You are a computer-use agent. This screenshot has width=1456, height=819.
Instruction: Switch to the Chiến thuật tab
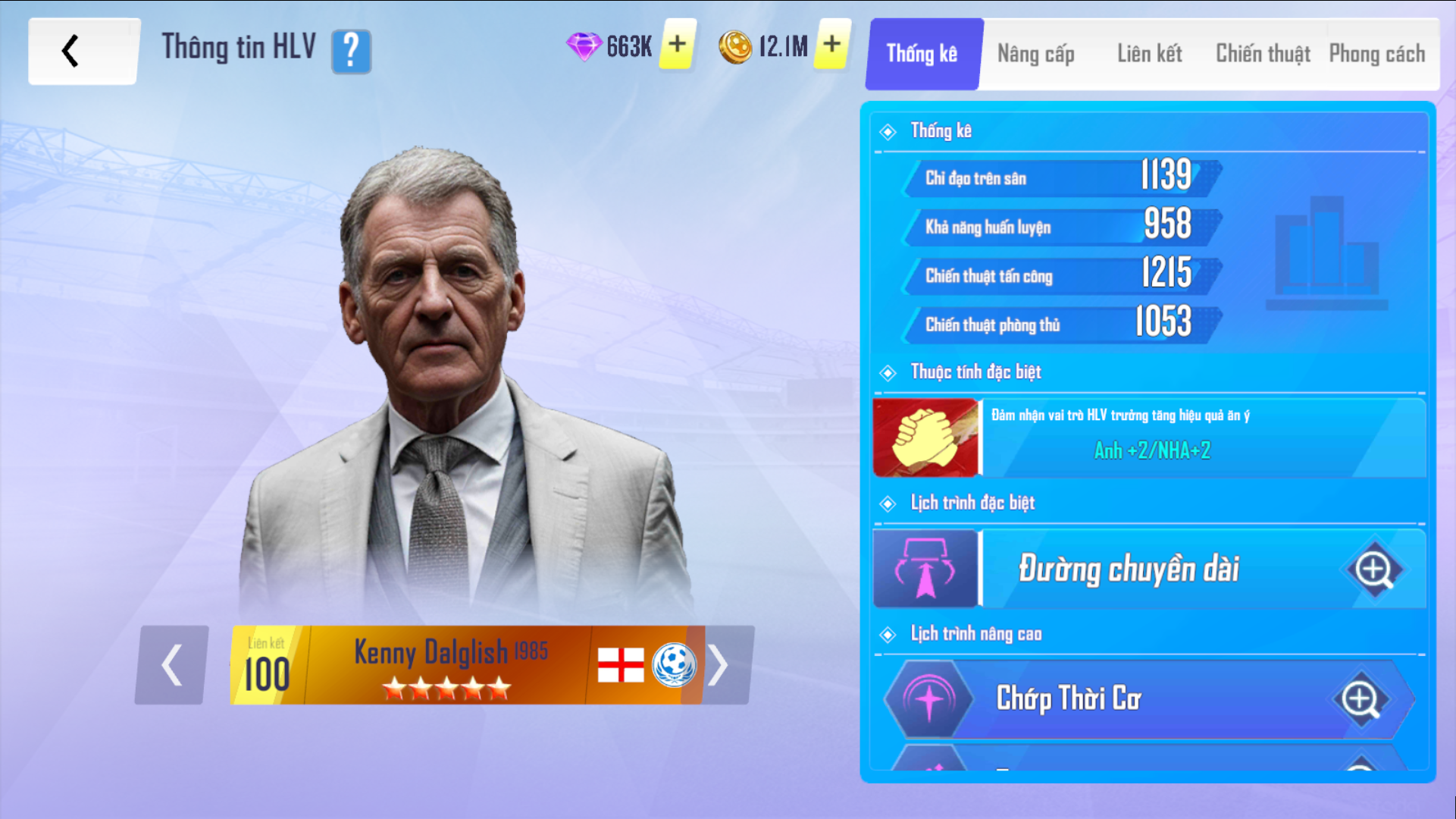tap(1263, 54)
